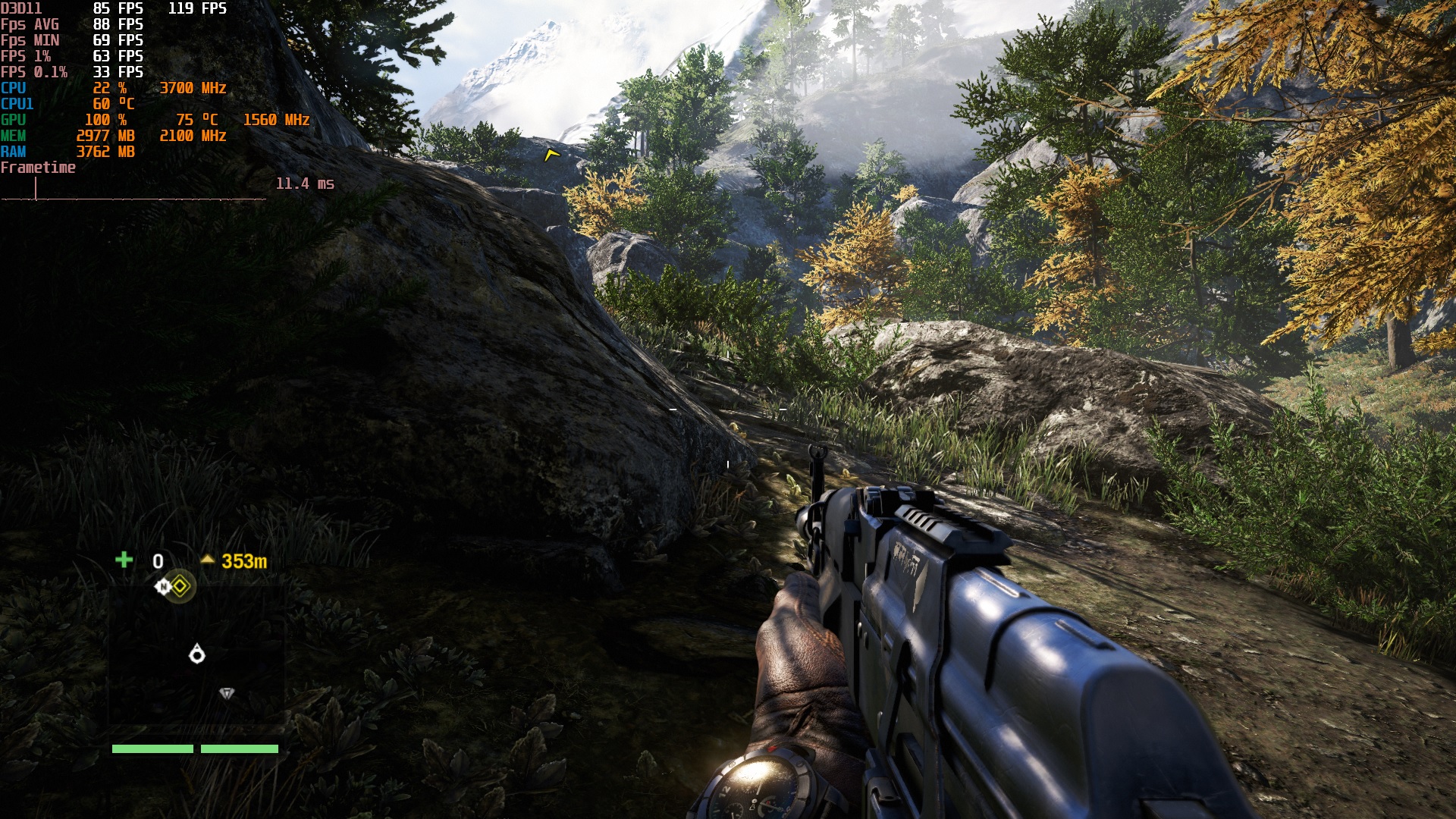
Task: Select the white diamond icon on the minimap
Action: click(227, 693)
